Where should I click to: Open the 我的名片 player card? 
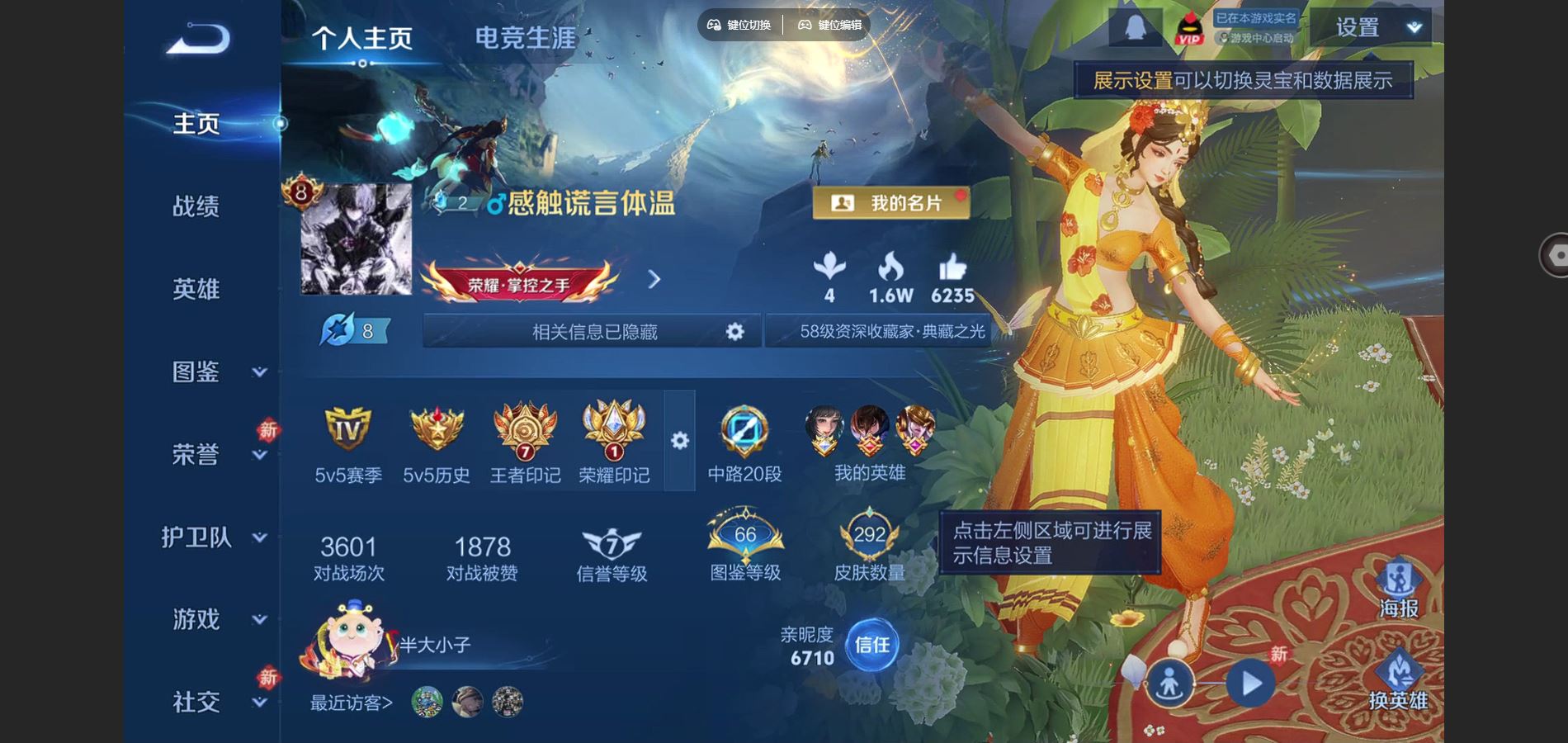tap(890, 203)
